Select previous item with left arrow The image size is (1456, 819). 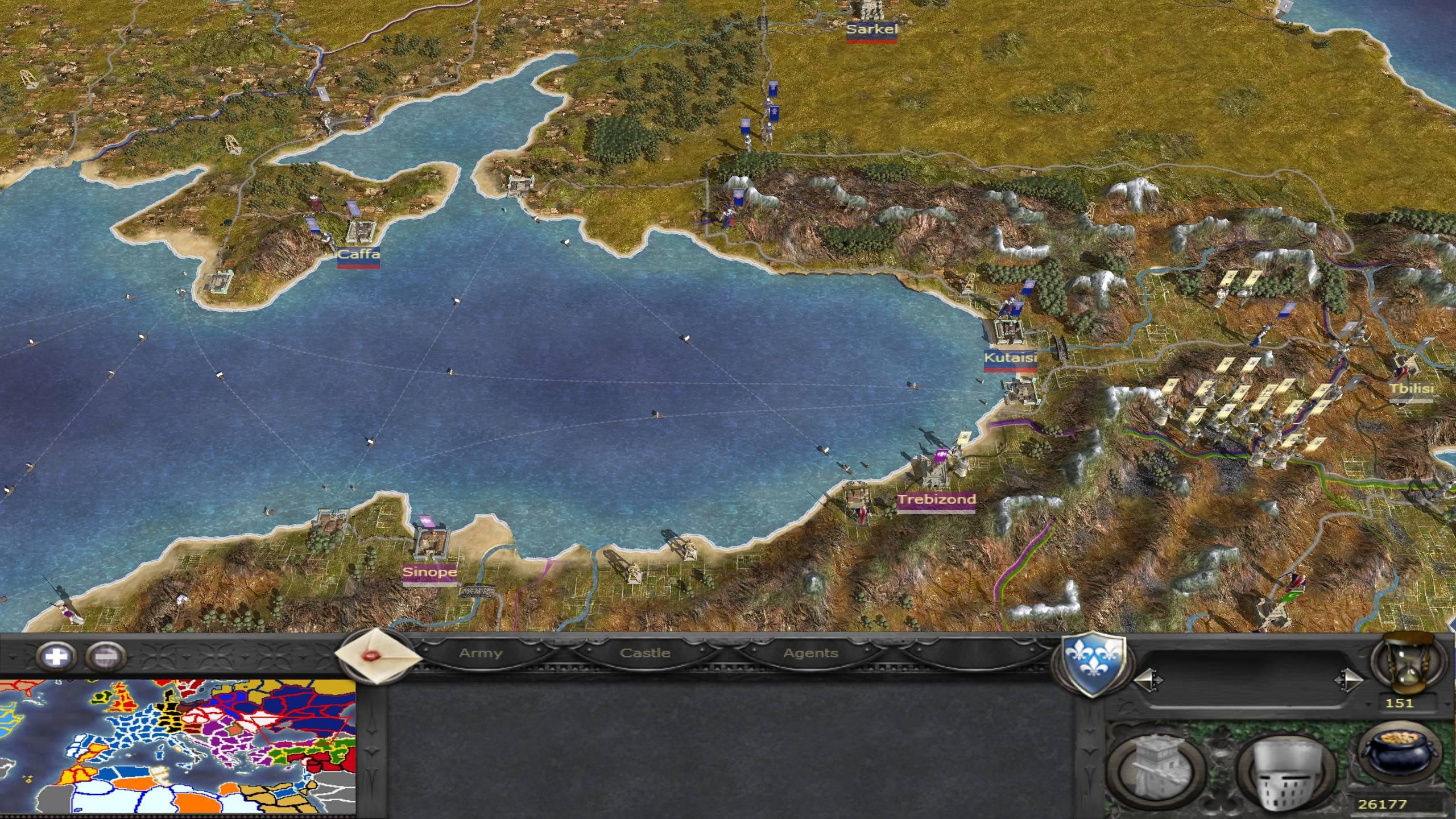tap(1148, 679)
